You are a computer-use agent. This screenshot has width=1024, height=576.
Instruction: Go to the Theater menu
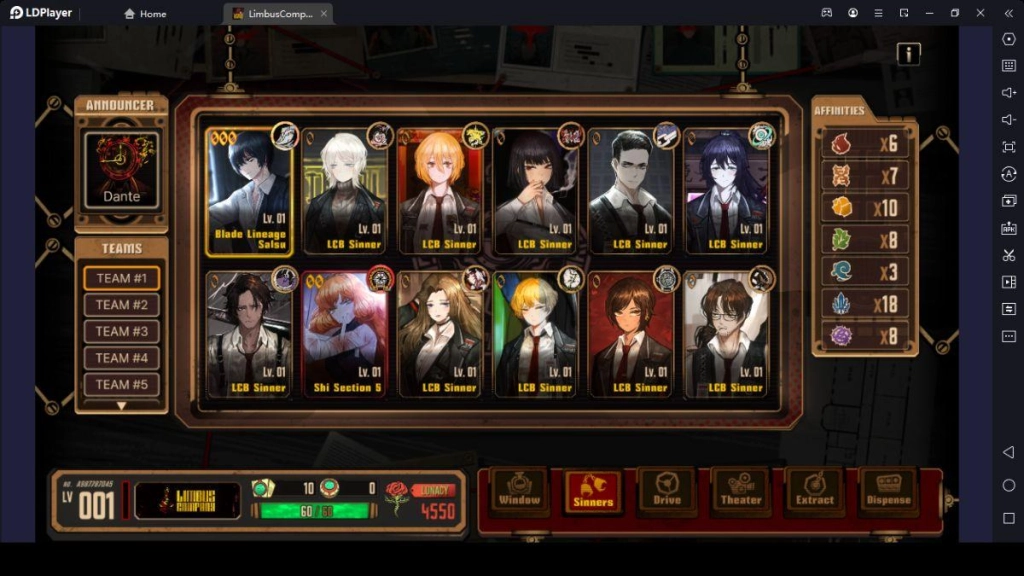[x=741, y=491]
